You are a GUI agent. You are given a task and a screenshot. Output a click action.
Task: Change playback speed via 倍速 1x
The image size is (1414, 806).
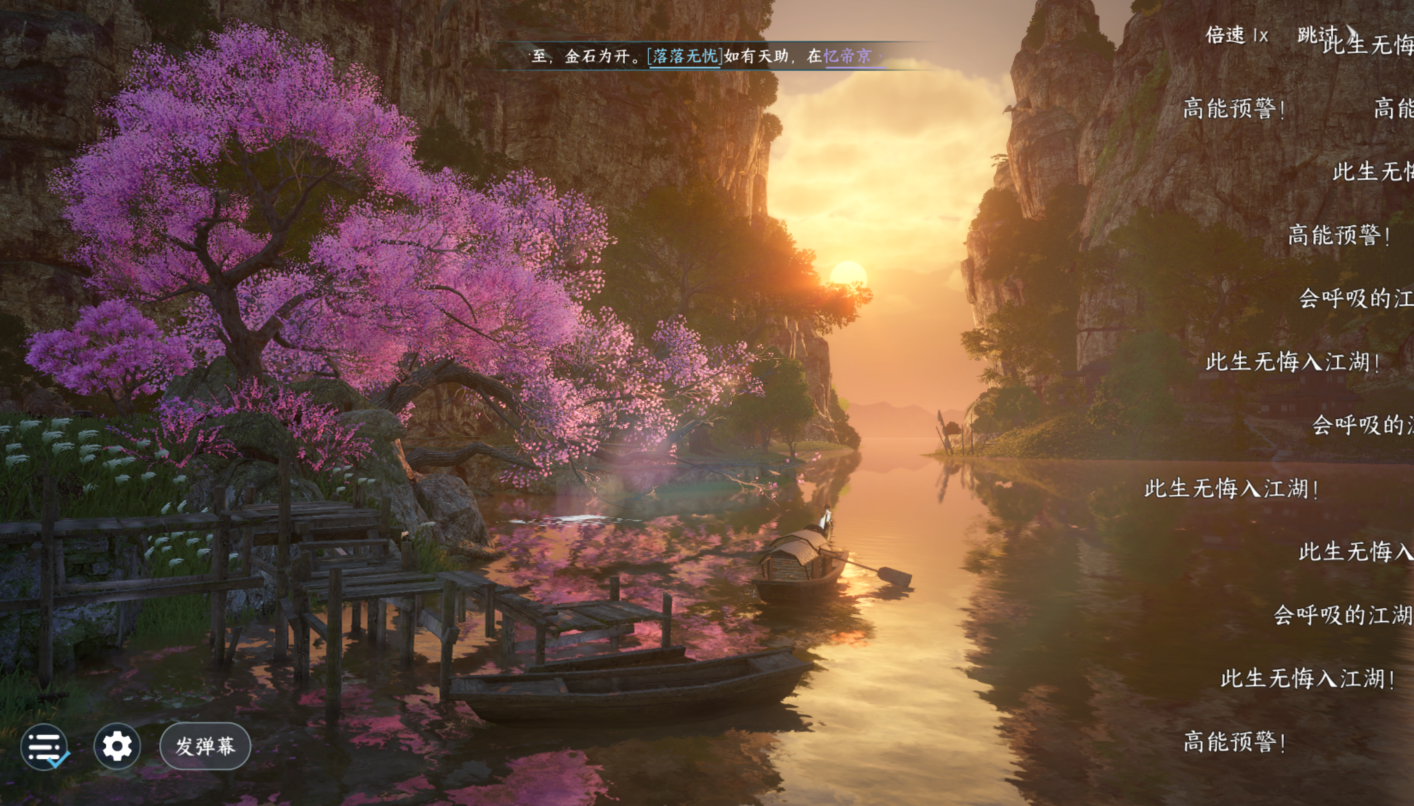tap(1236, 35)
